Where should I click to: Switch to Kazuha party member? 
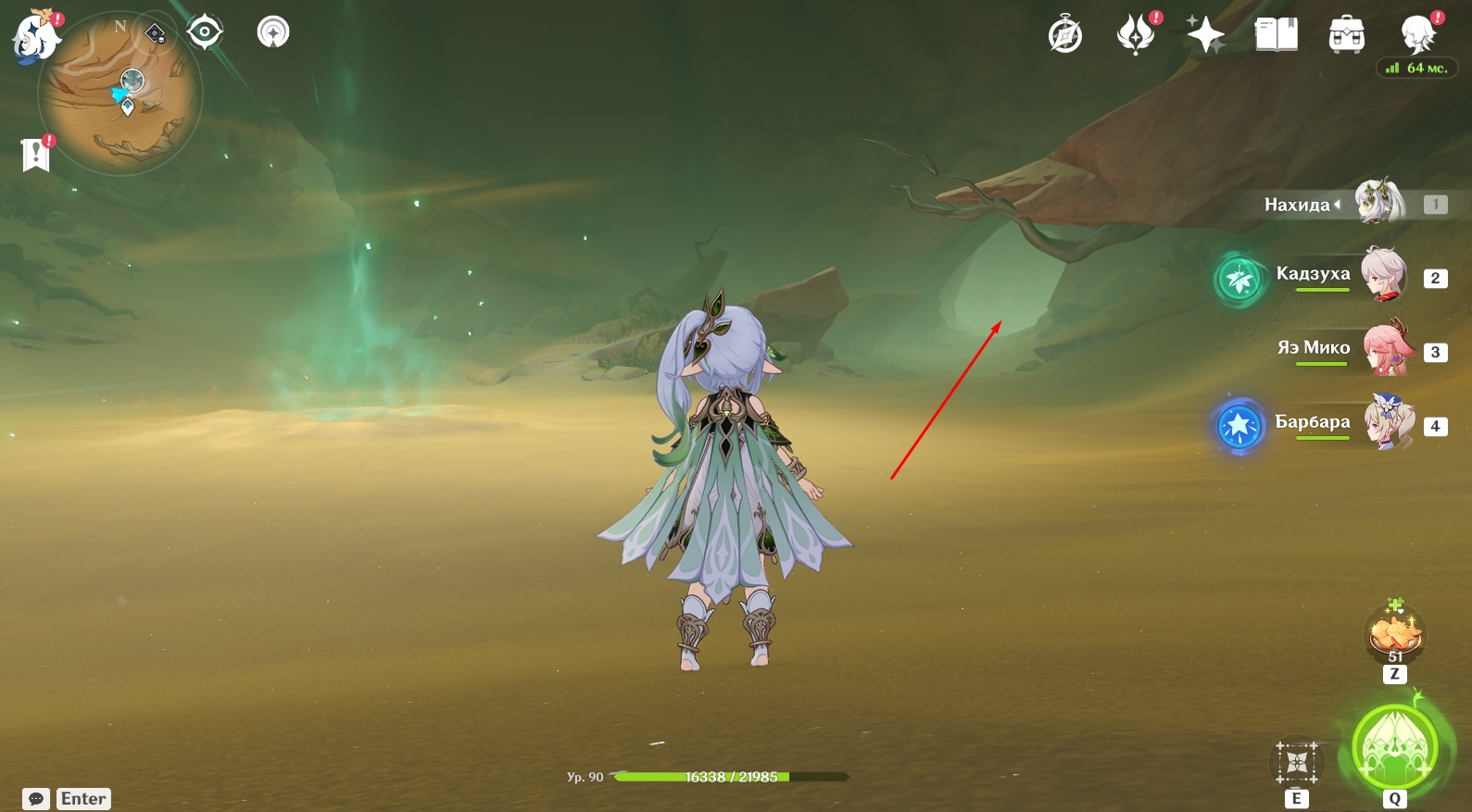(x=1384, y=274)
